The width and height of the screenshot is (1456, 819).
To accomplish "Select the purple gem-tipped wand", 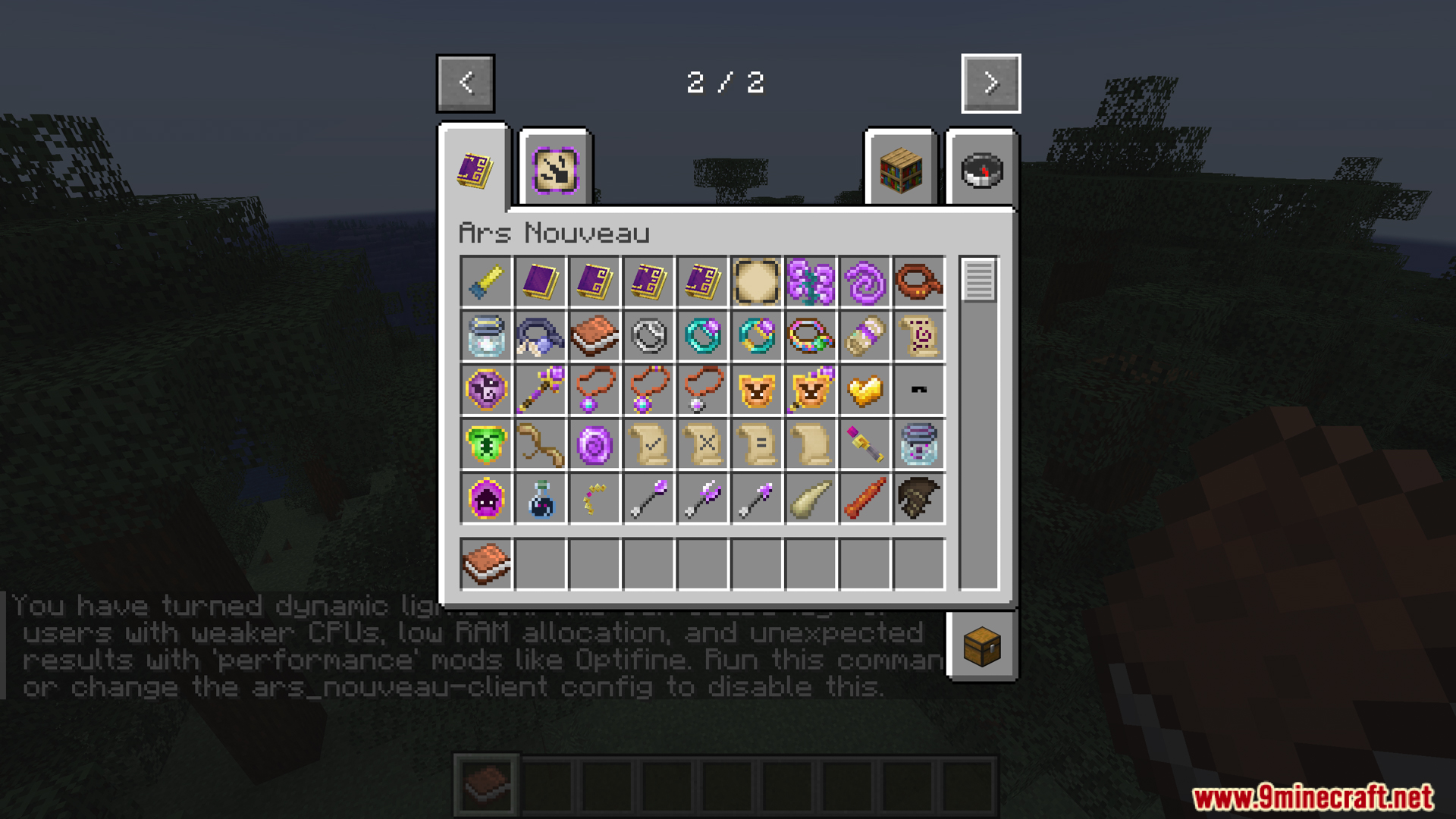I will click(x=540, y=390).
